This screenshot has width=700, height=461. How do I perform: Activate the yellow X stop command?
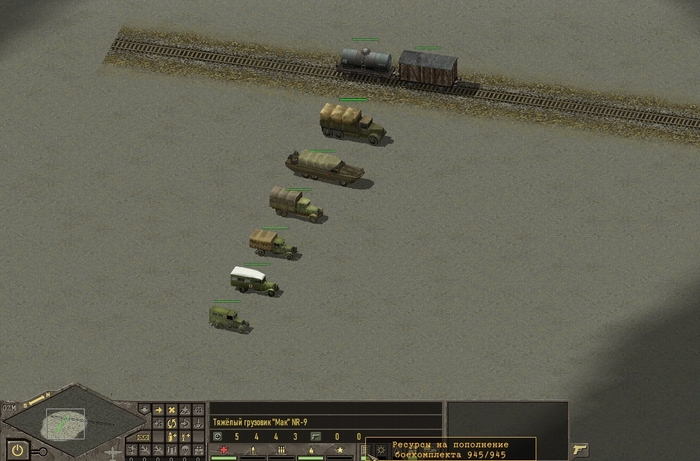point(172,410)
